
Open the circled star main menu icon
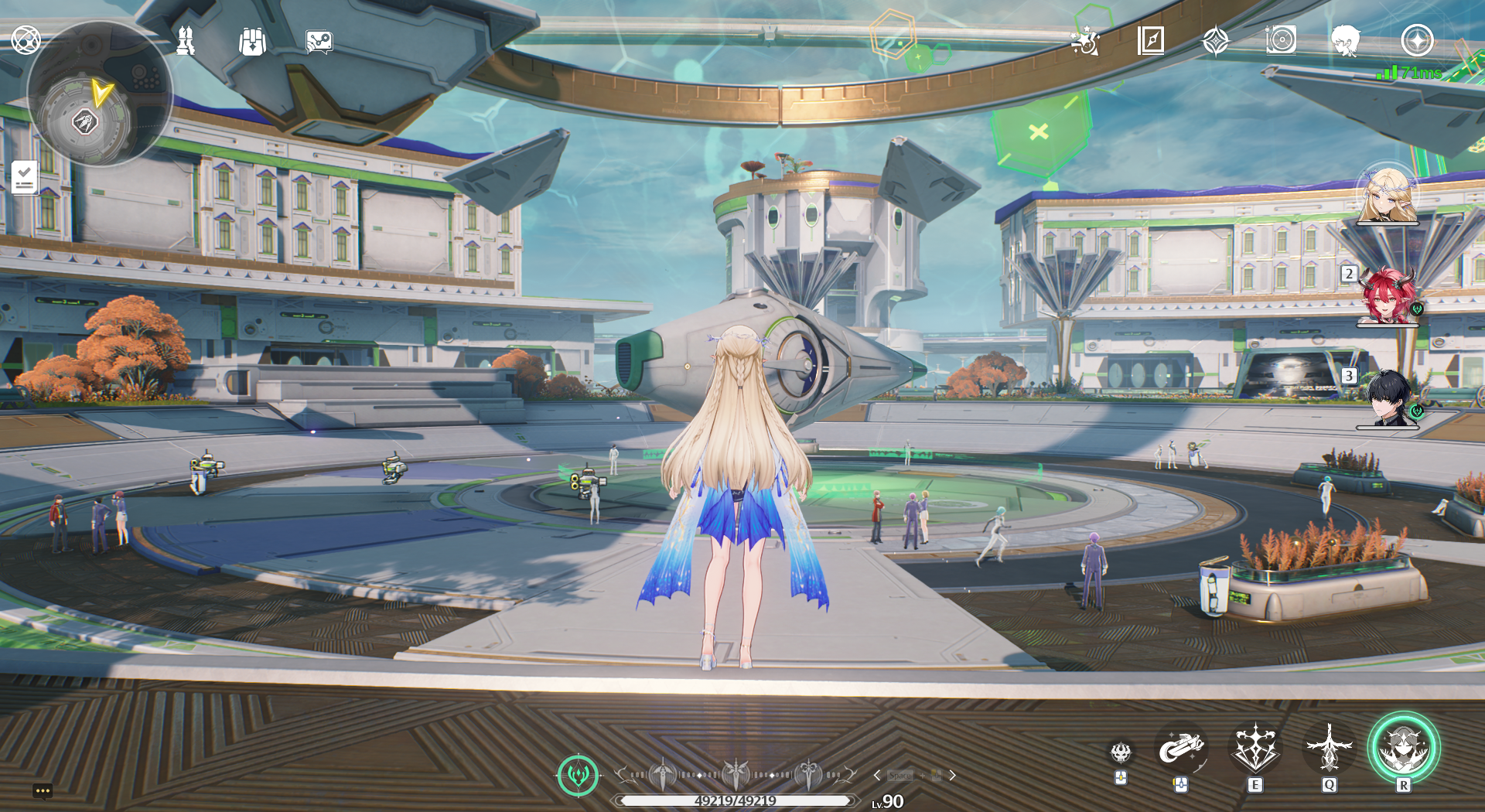pos(1417,40)
